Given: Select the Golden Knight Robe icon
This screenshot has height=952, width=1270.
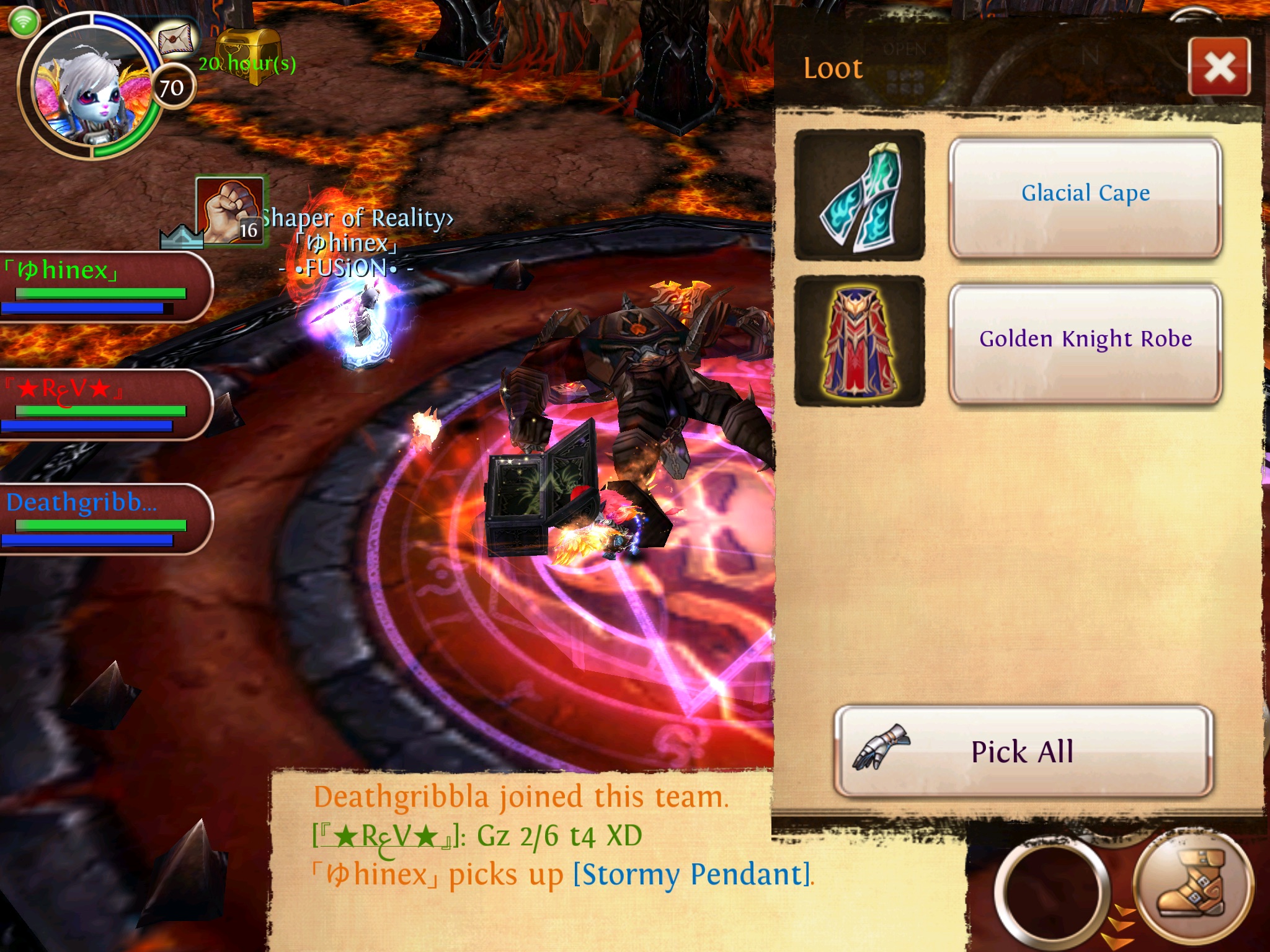Looking at the screenshot, I should pyautogui.click(x=859, y=342).
